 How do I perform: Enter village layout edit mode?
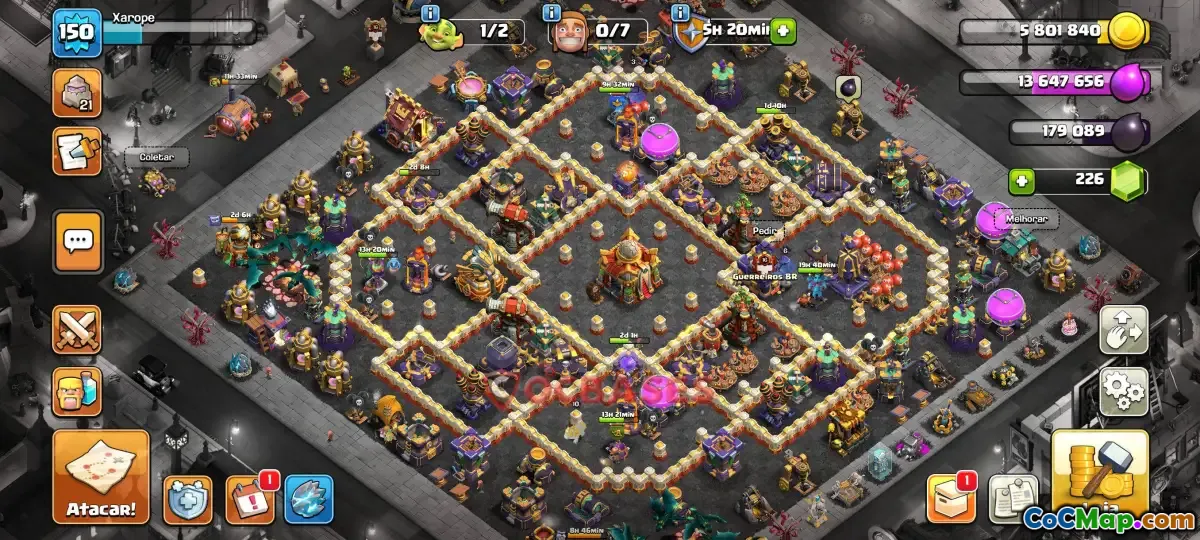[1124, 330]
